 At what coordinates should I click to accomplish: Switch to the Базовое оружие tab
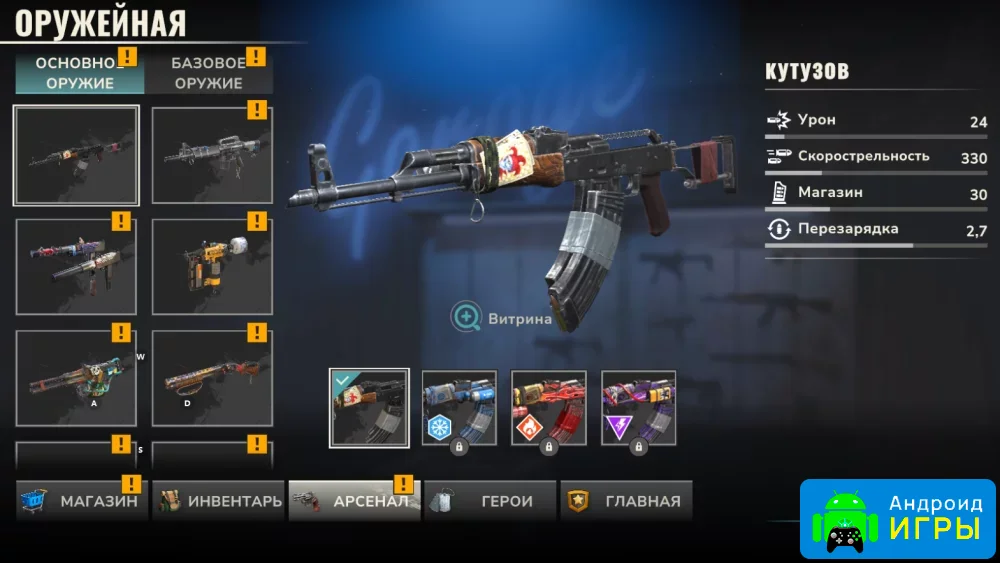click(x=208, y=73)
